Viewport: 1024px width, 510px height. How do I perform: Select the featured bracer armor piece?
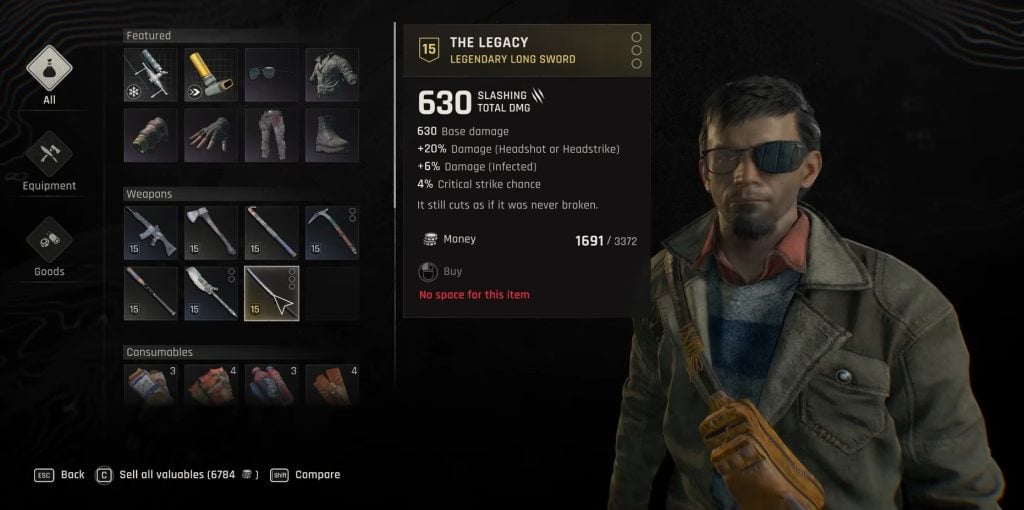click(151, 136)
